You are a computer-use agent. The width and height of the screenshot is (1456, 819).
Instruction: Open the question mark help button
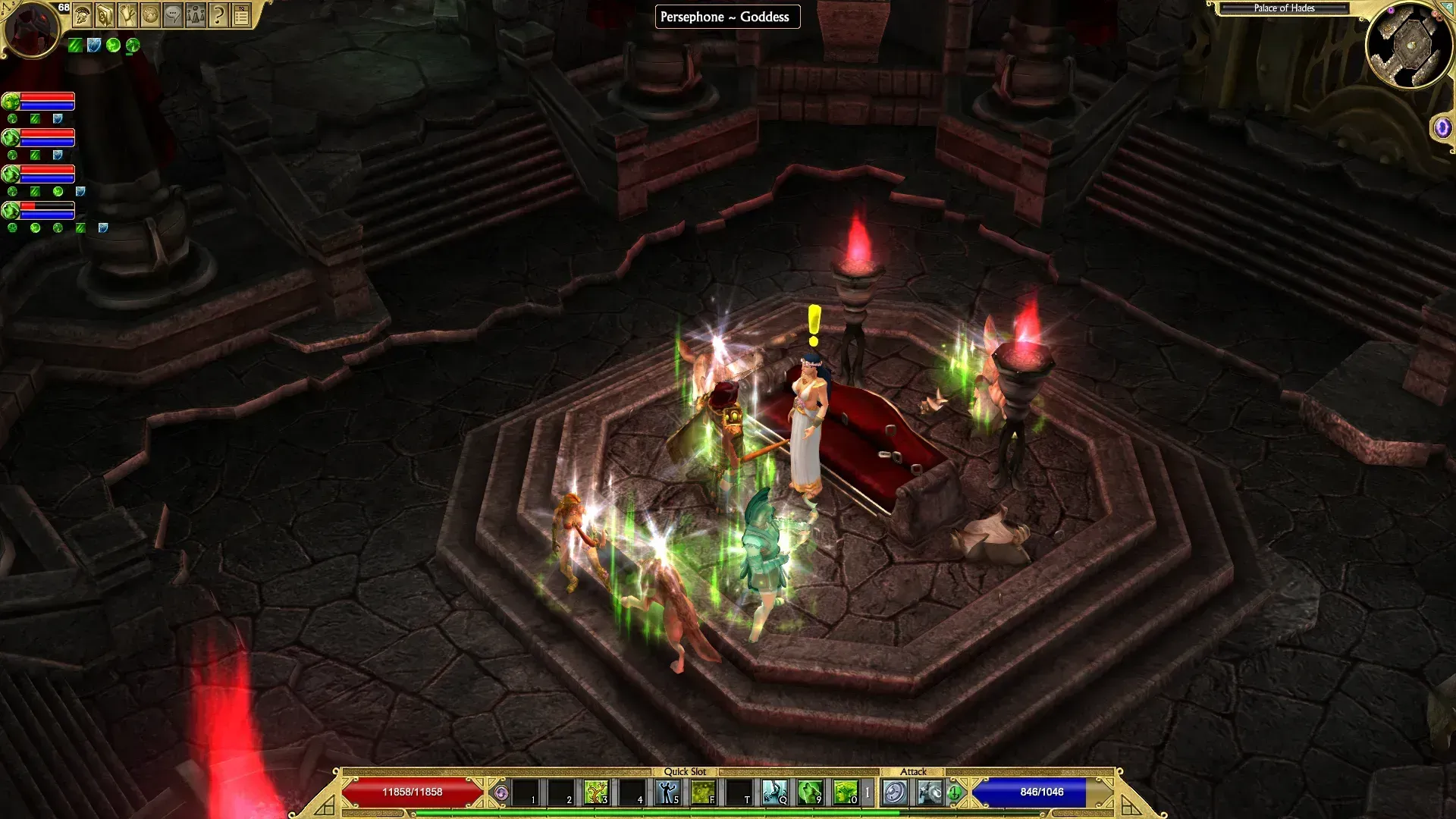pyautogui.click(x=218, y=15)
